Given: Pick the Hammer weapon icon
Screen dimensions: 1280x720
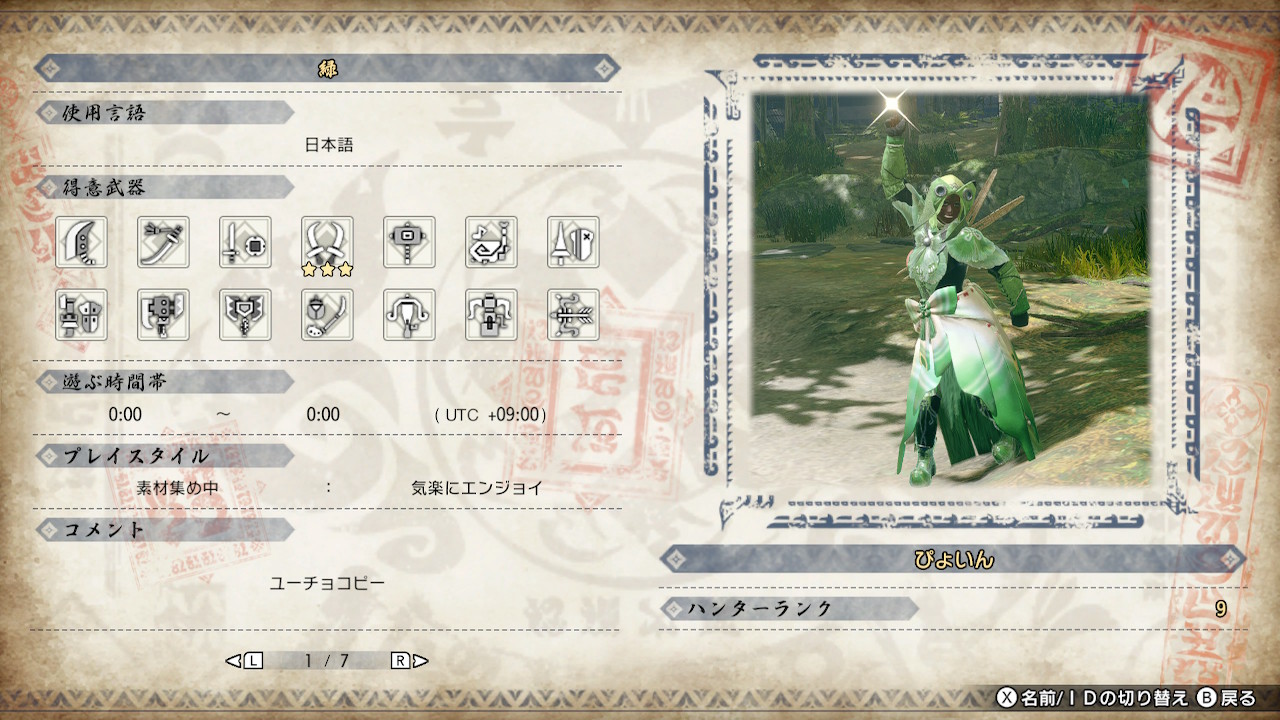Looking at the screenshot, I should tap(410, 242).
